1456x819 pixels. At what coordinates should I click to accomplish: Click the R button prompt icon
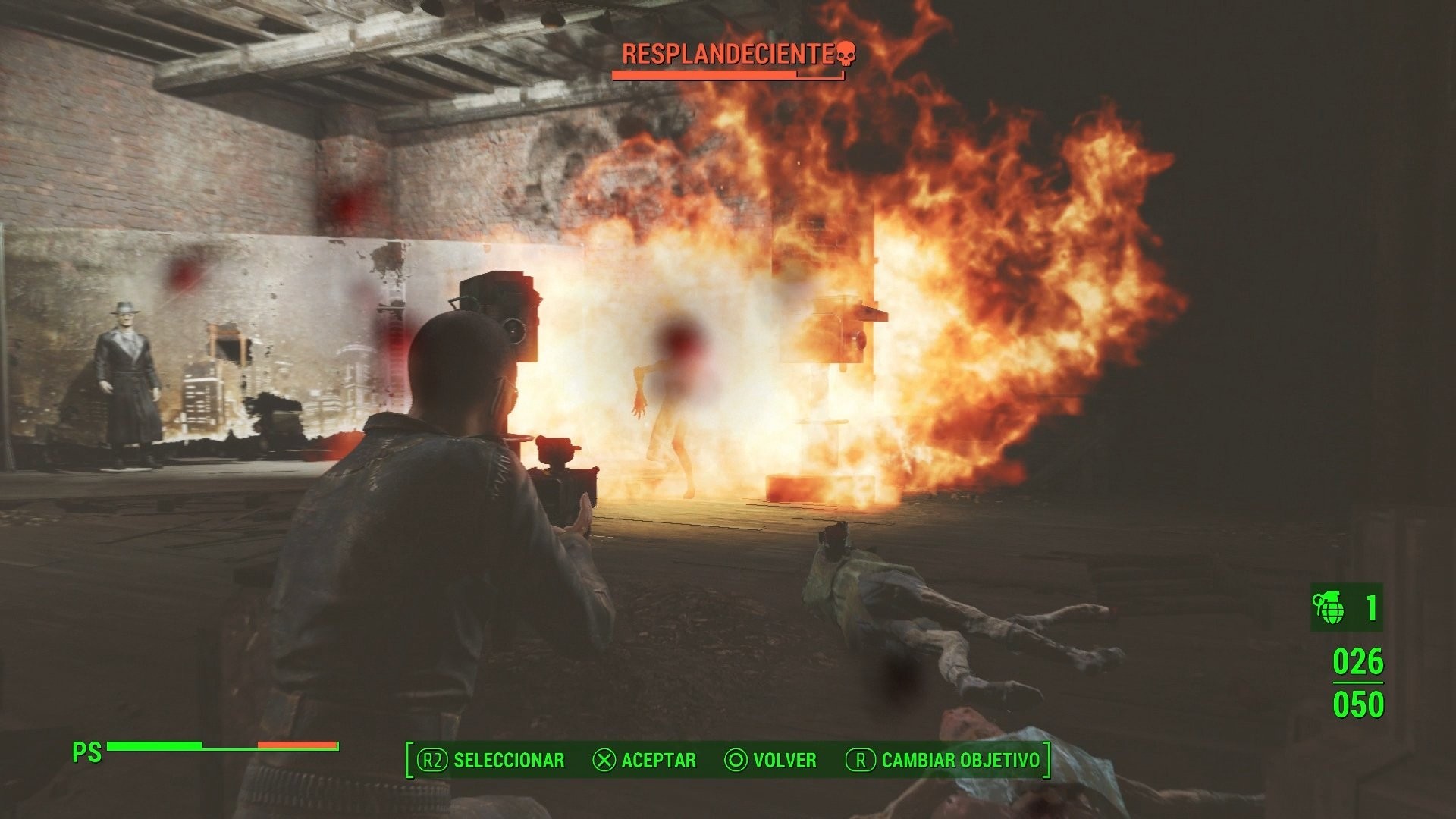pyautogui.click(x=860, y=761)
